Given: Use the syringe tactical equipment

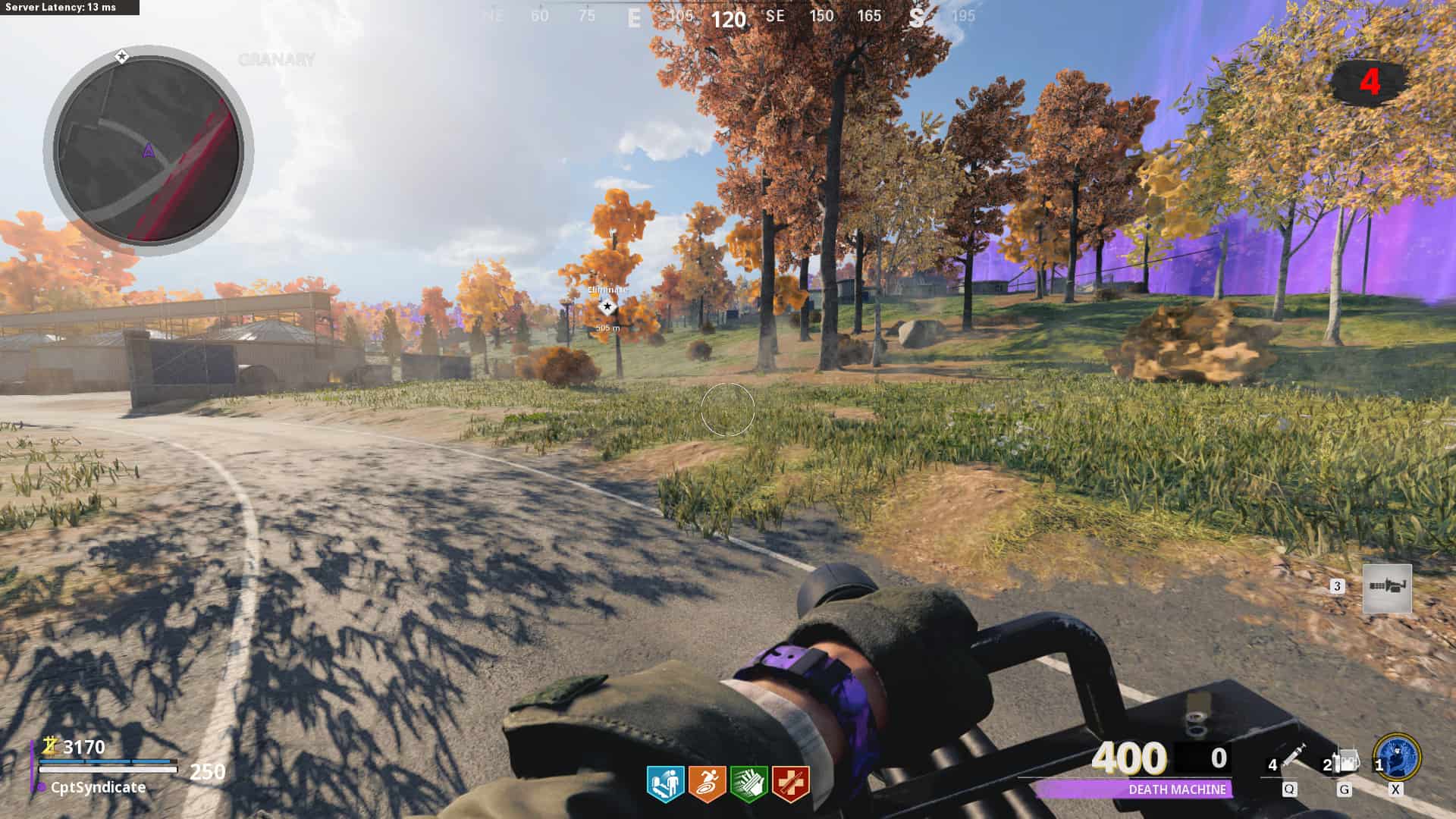Looking at the screenshot, I should tap(1292, 758).
